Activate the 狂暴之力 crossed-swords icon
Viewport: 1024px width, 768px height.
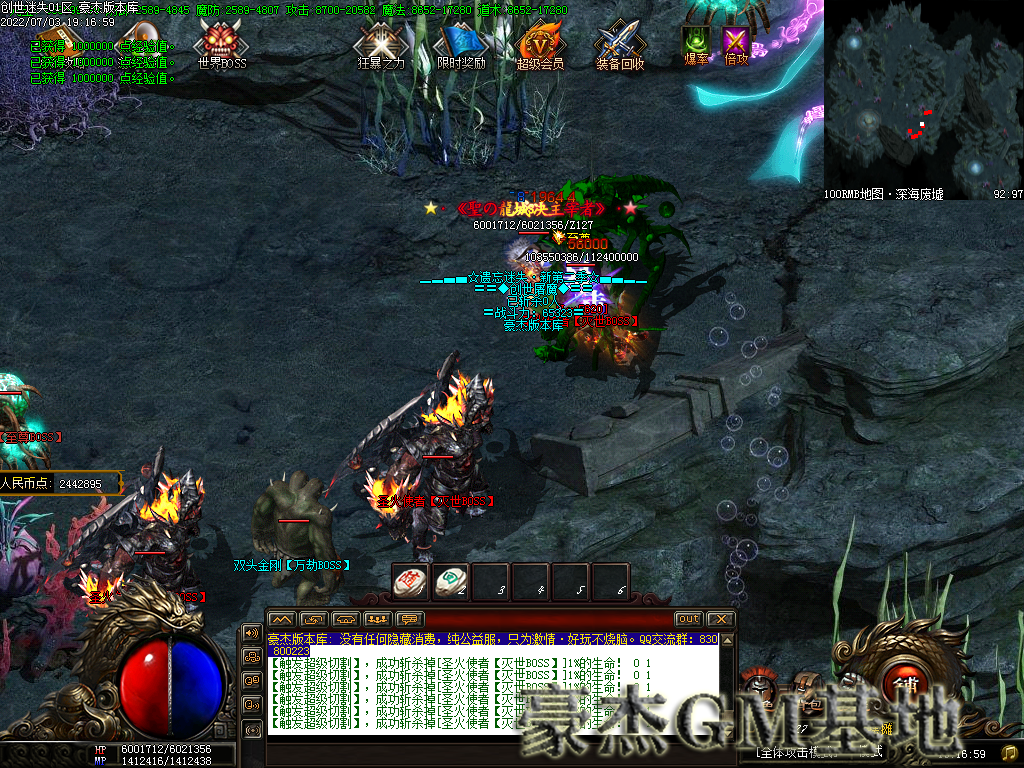[x=381, y=41]
